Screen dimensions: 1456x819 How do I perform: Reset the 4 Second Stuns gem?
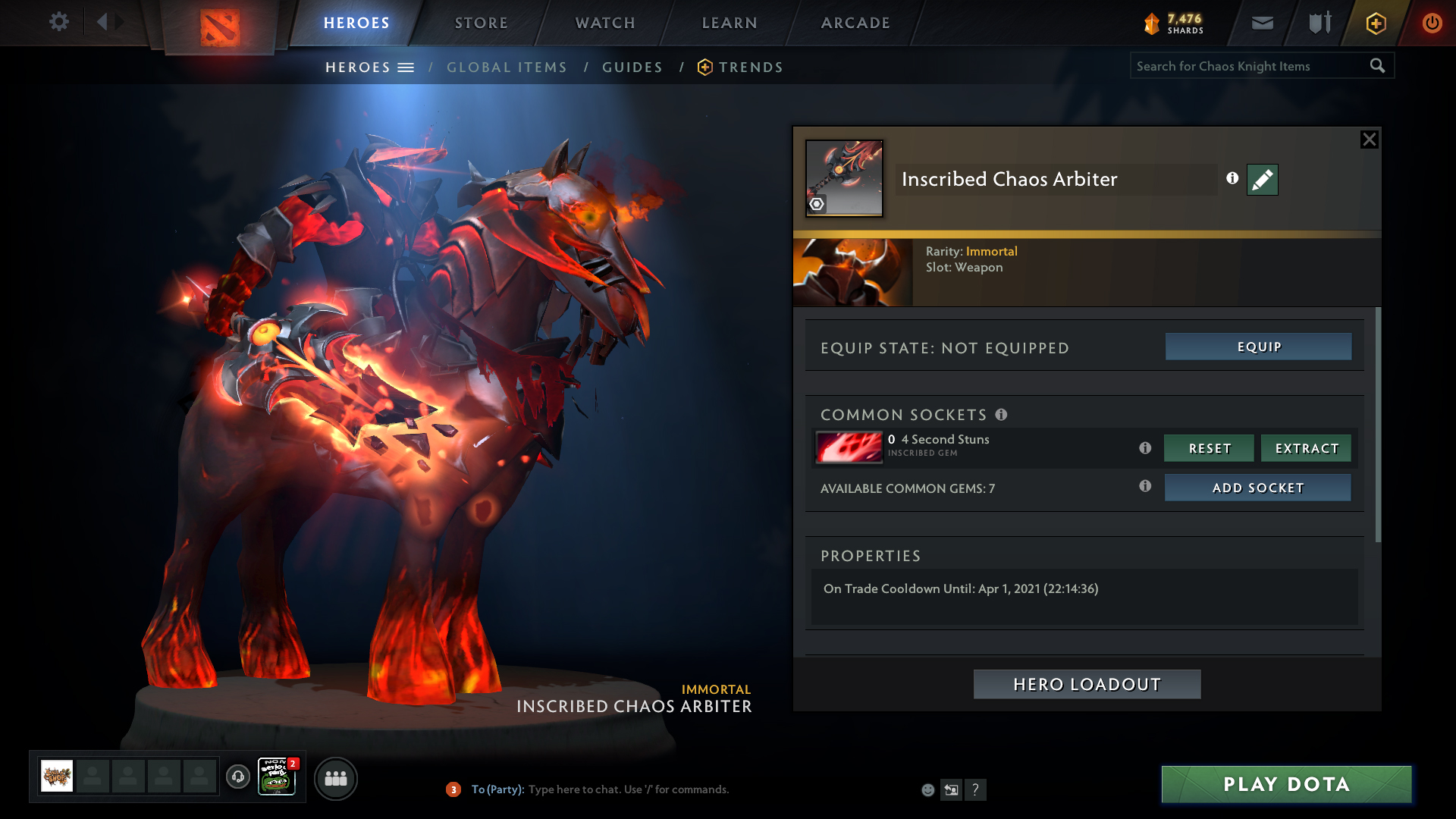coord(1209,448)
